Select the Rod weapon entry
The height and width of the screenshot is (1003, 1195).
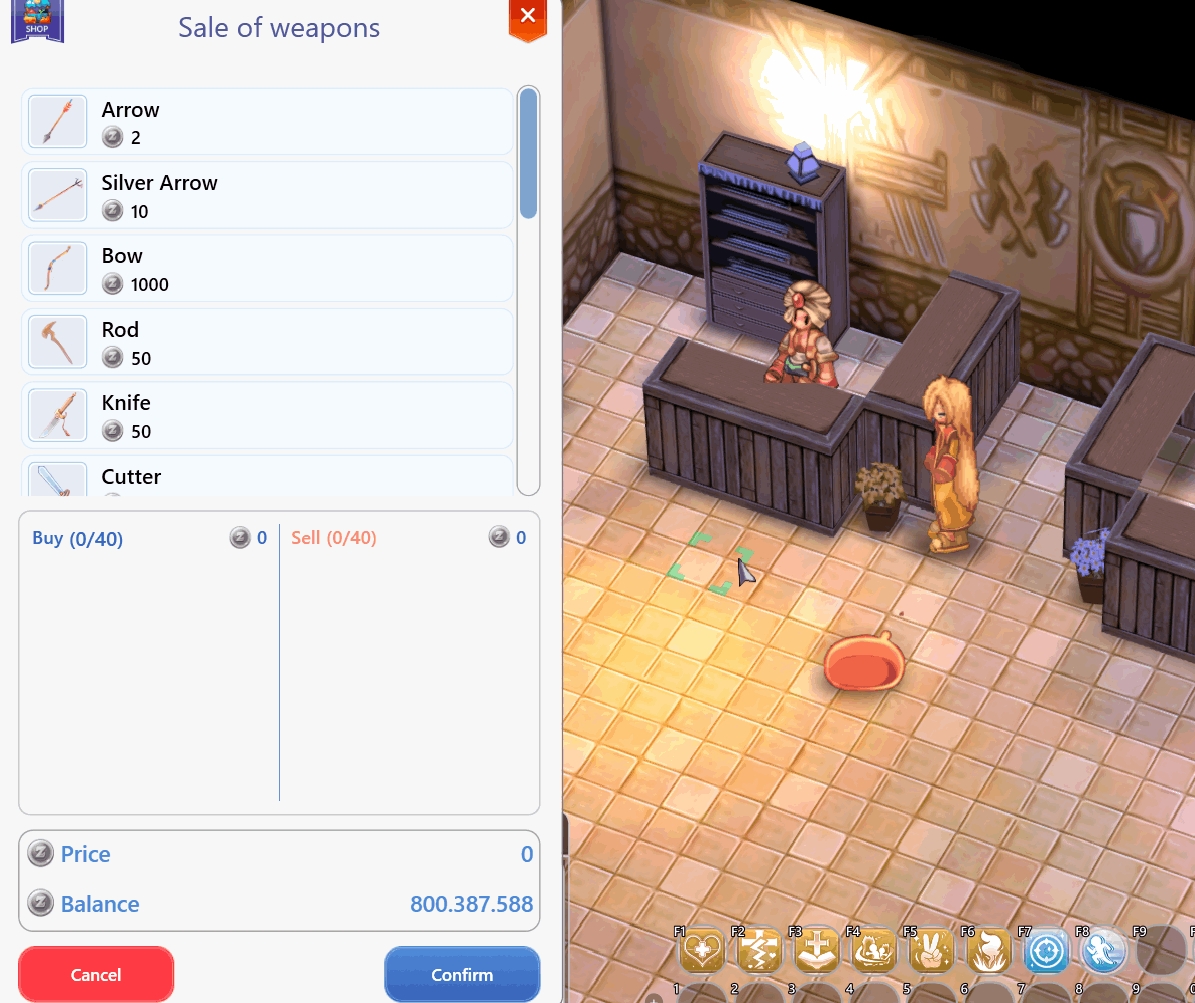[x=267, y=342]
